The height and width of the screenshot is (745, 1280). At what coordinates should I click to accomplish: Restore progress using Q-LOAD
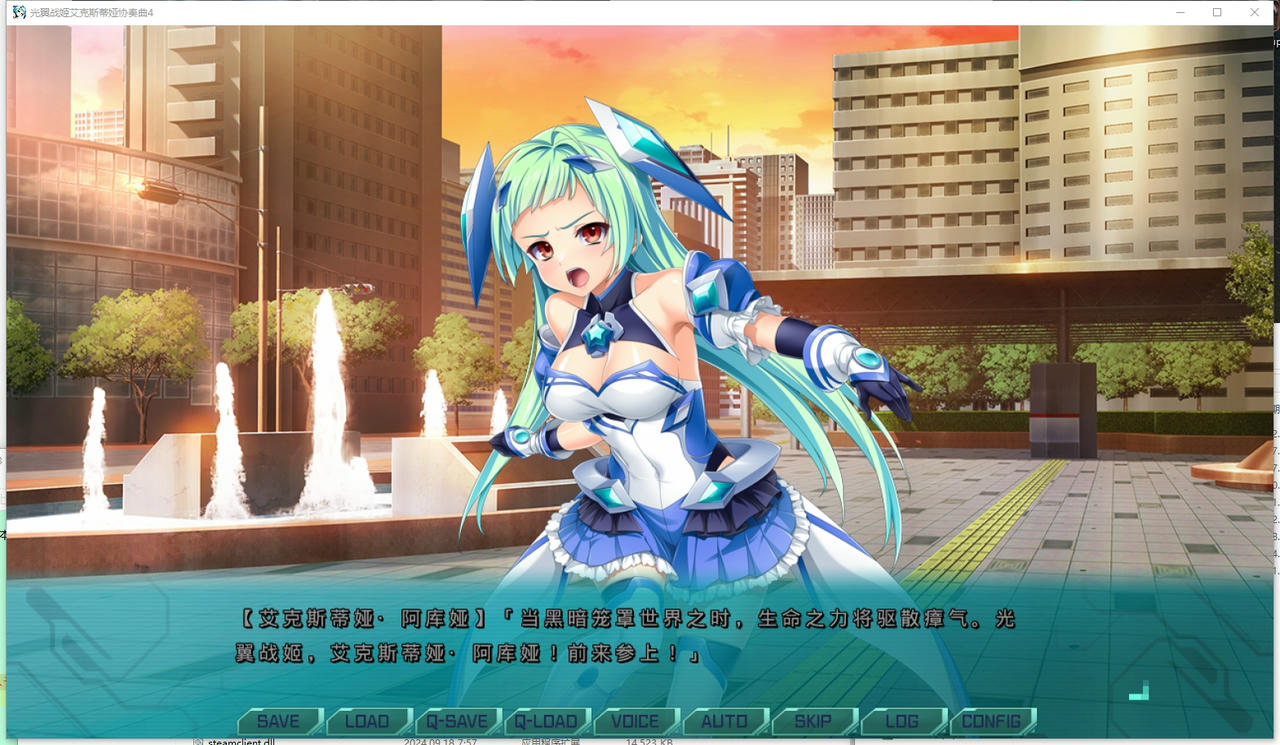[546, 720]
